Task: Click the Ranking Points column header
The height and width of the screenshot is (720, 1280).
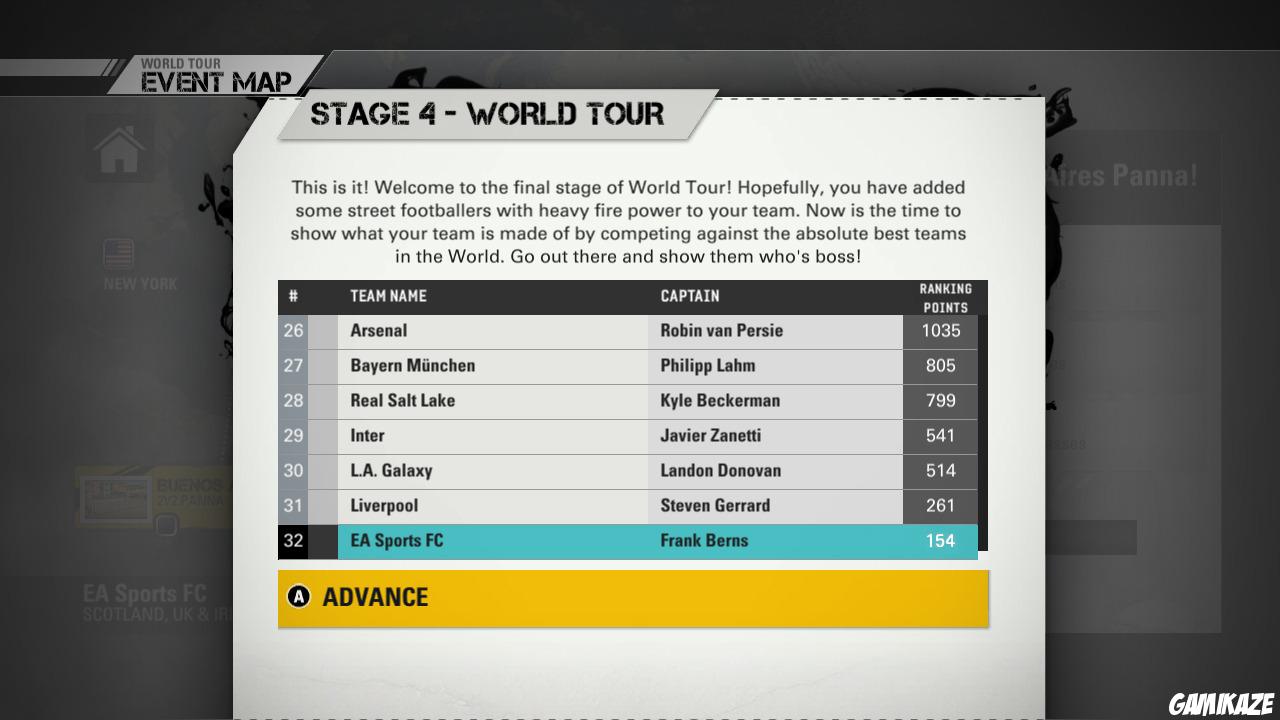Action: 944,295
